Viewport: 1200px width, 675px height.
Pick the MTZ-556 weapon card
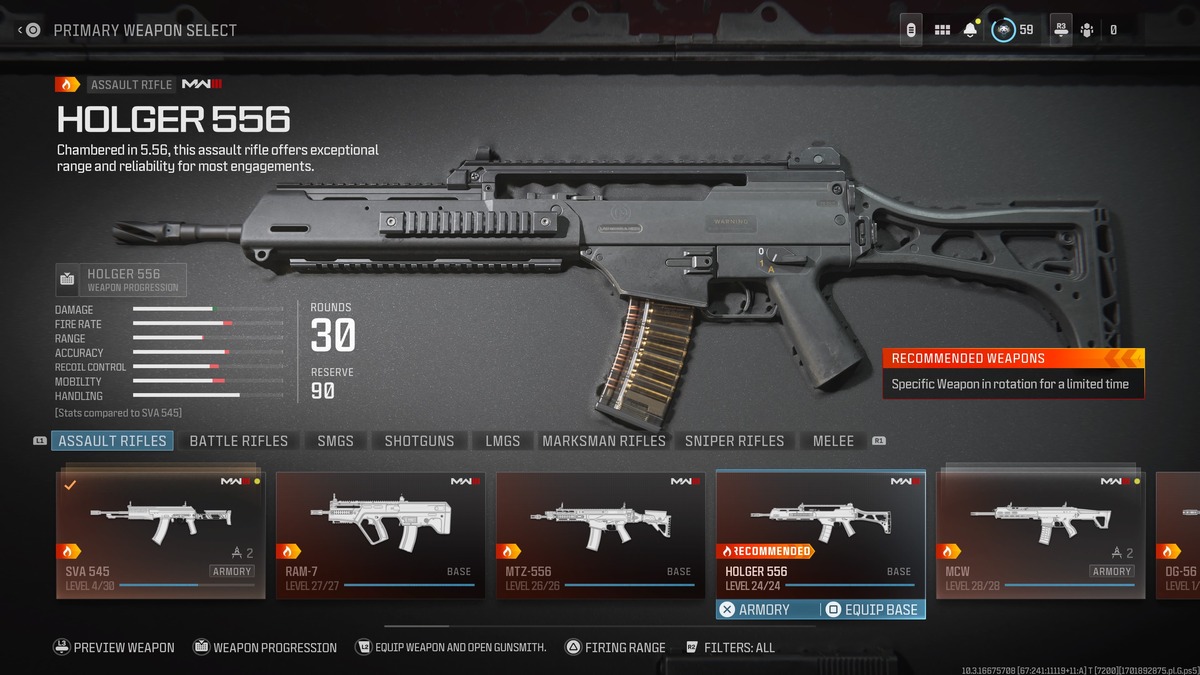[x=601, y=535]
